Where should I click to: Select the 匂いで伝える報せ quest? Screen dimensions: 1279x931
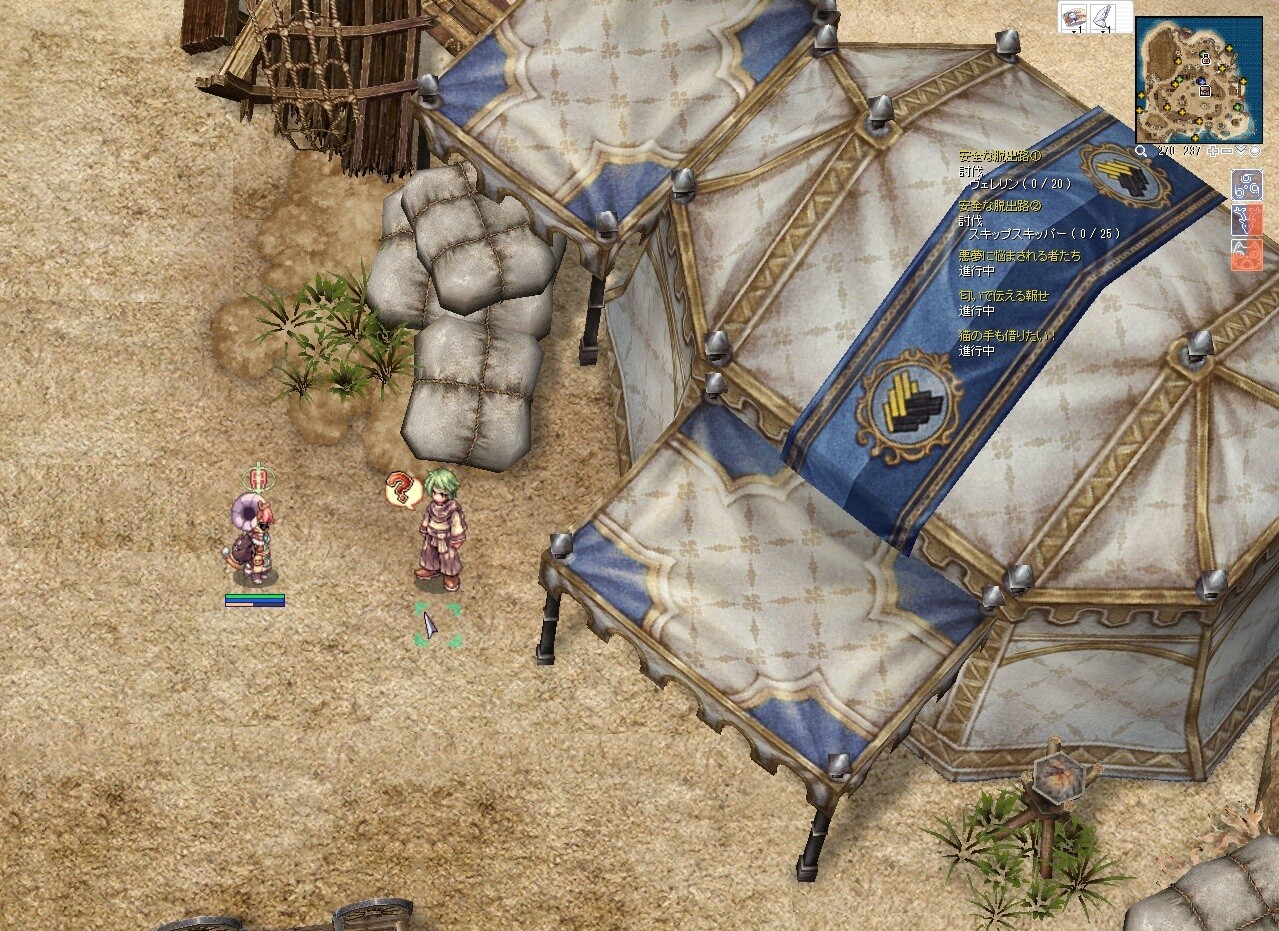click(1004, 296)
